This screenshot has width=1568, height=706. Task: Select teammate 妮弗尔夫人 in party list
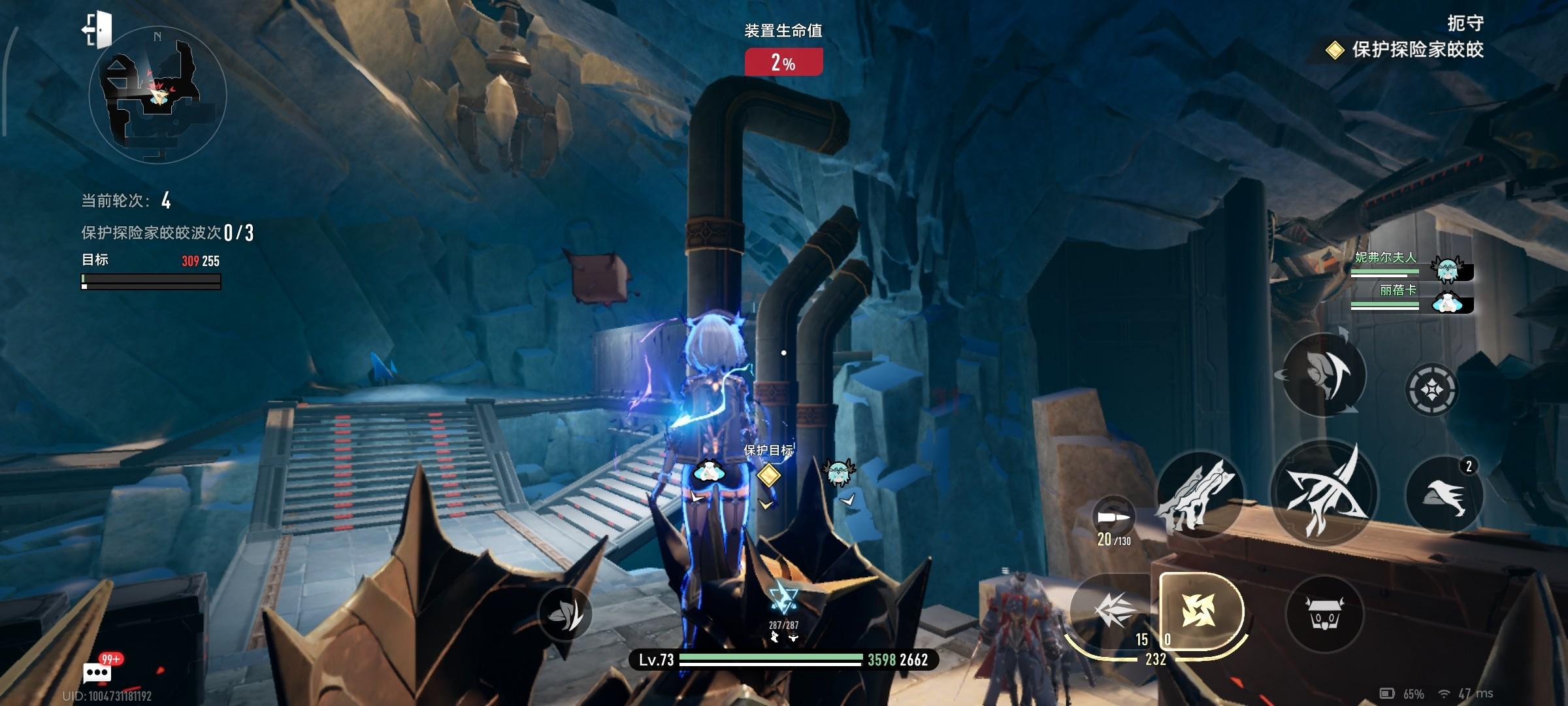pos(1411,265)
